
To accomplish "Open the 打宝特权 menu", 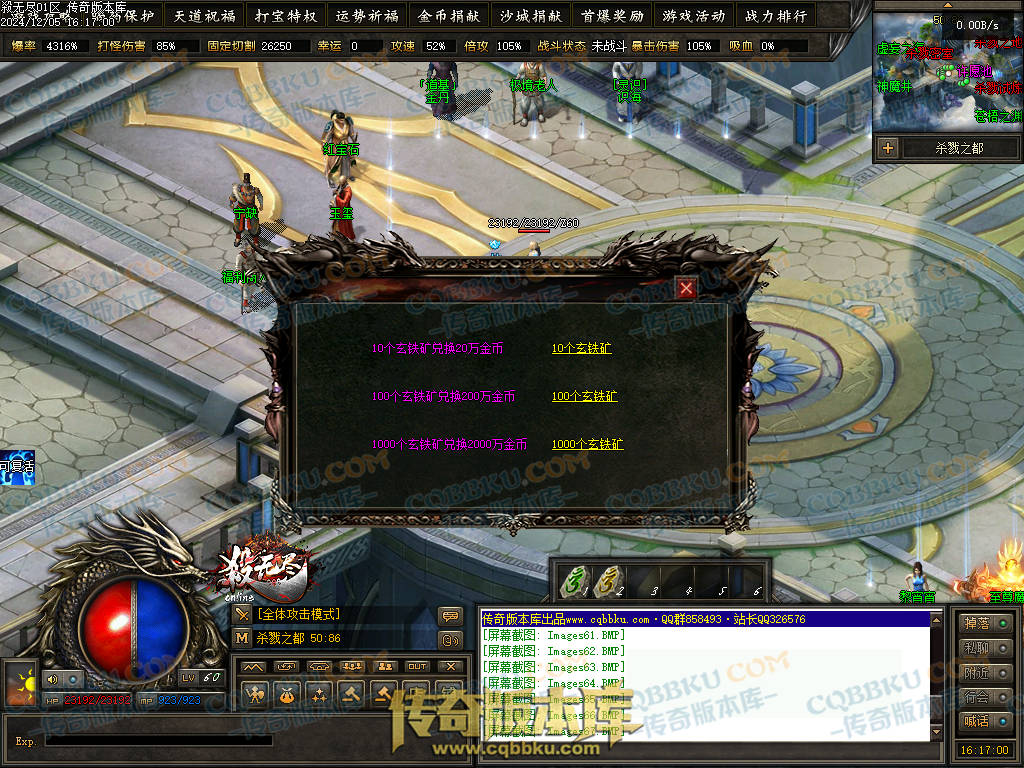I will click(285, 16).
